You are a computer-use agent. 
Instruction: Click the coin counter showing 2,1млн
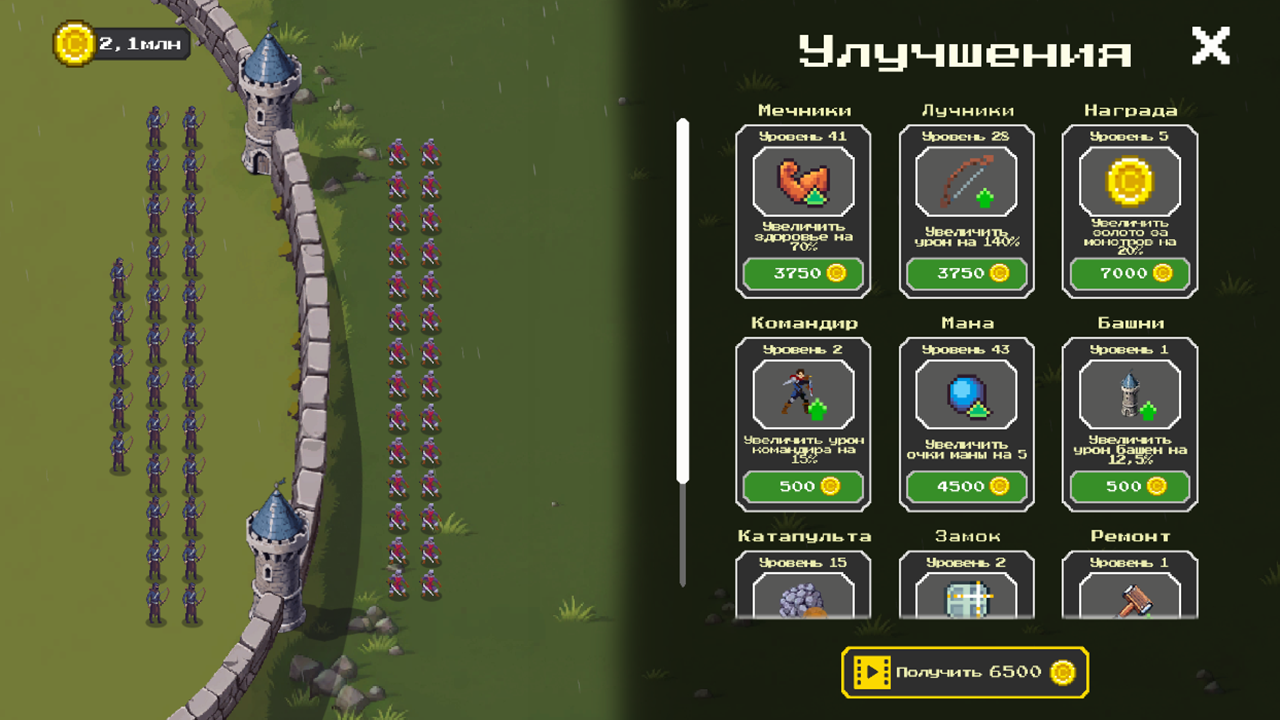tap(120, 42)
